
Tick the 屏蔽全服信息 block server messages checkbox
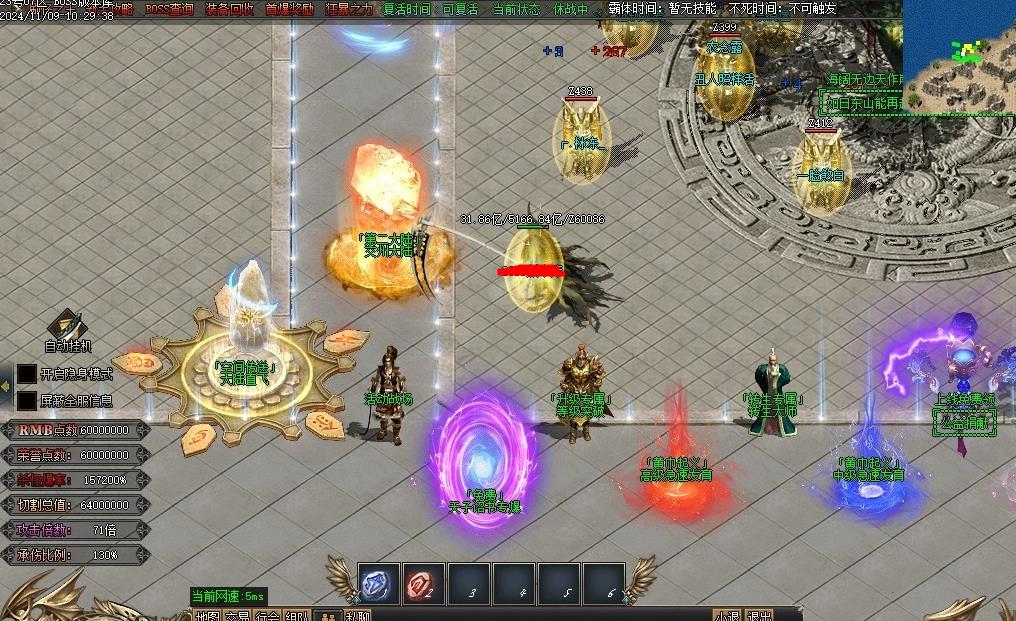coord(27,400)
